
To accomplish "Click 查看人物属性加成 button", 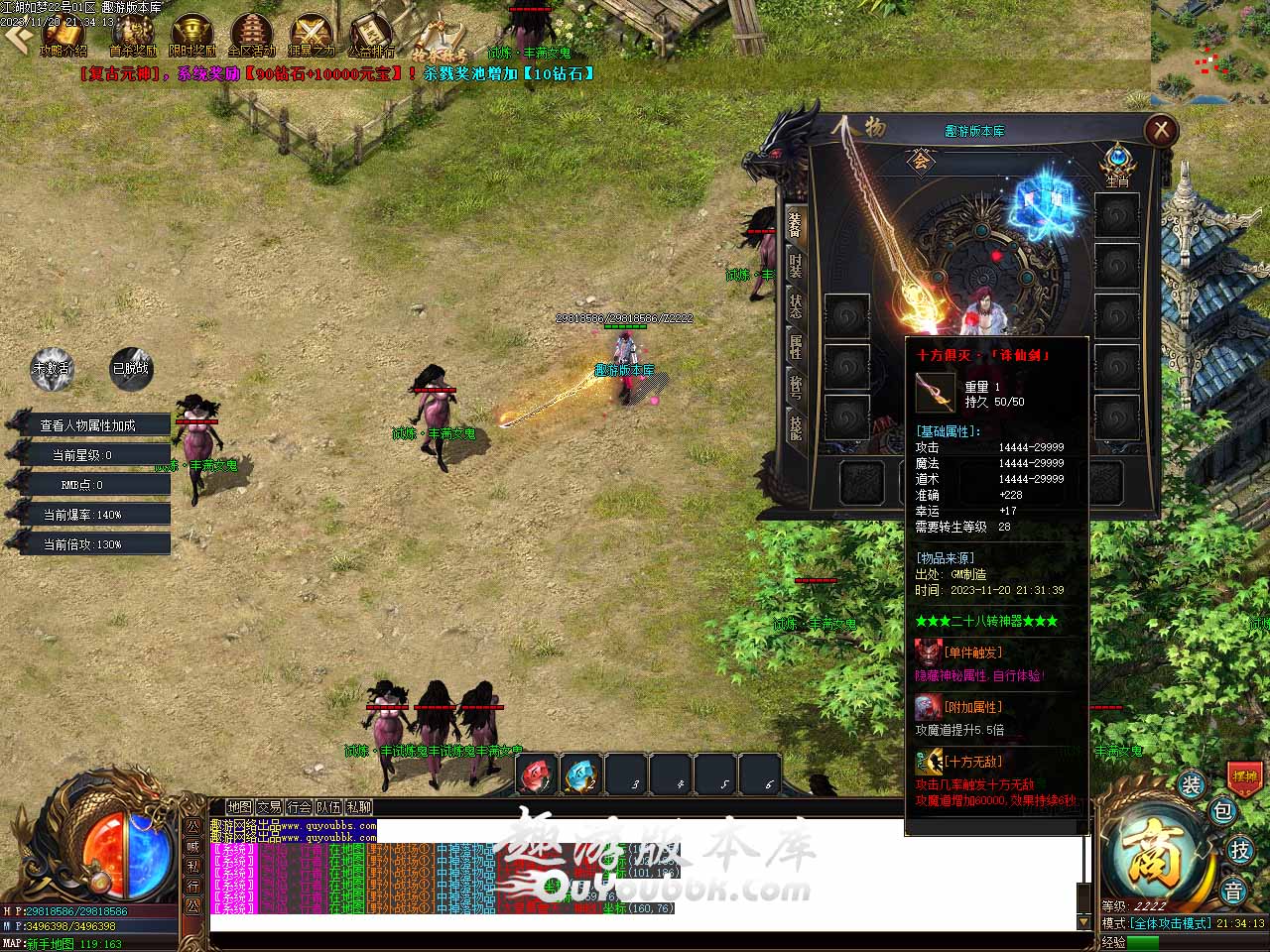I will pyautogui.click(x=88, y=425).
